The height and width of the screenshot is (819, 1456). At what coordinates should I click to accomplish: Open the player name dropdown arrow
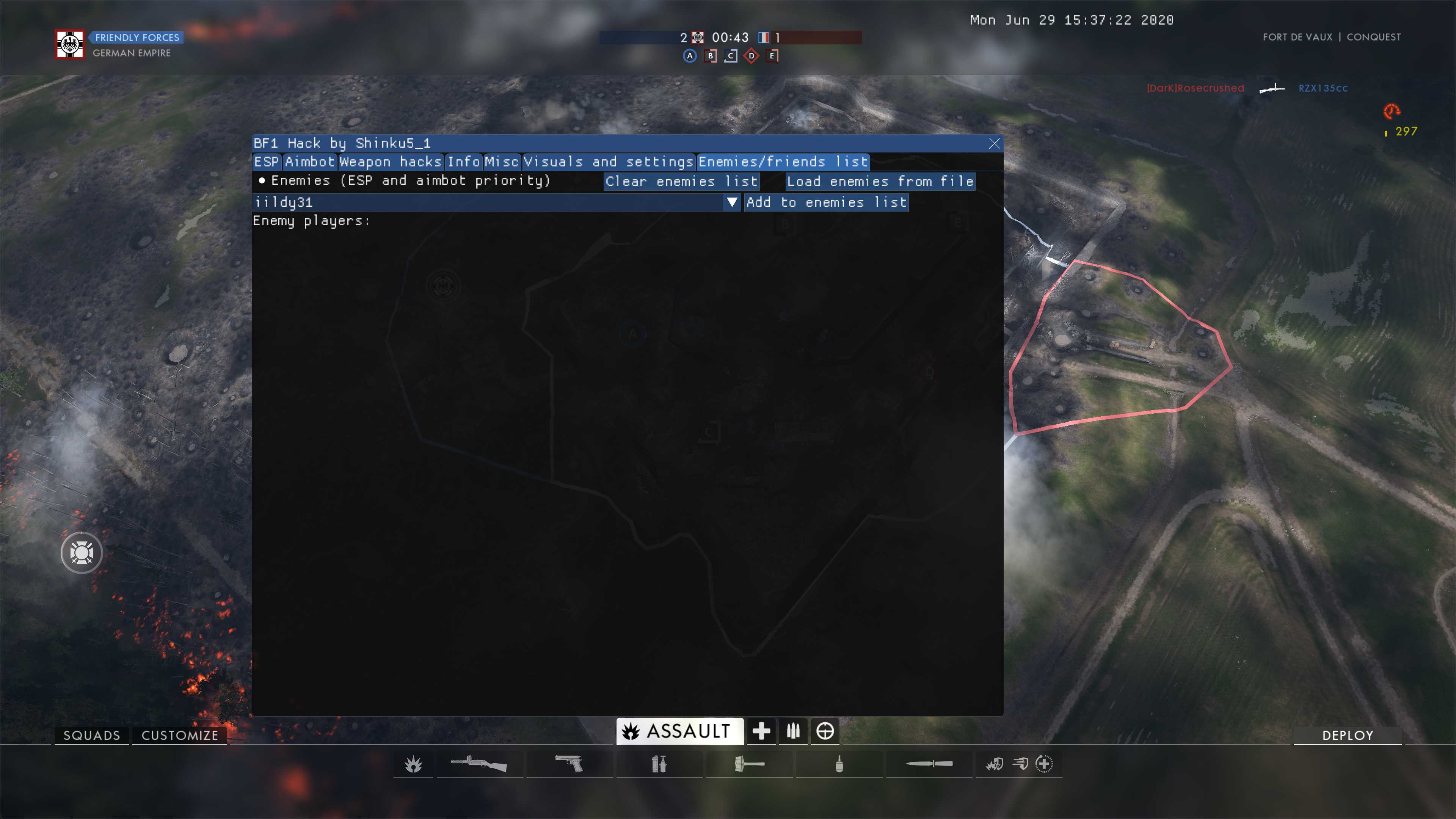pyautogui.click(x=733, y=202)
